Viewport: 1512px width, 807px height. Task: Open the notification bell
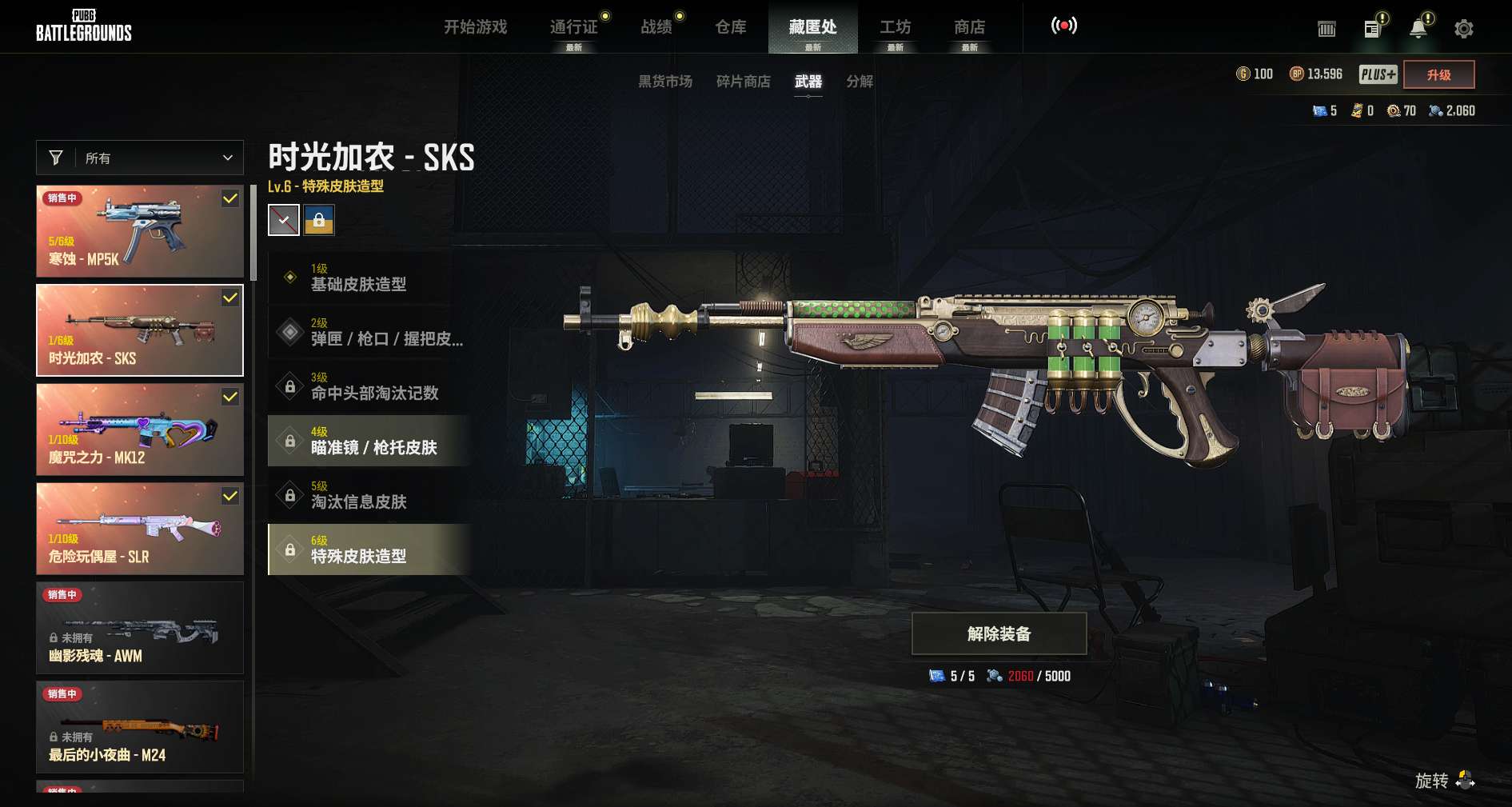click(x=1418, y=29)
